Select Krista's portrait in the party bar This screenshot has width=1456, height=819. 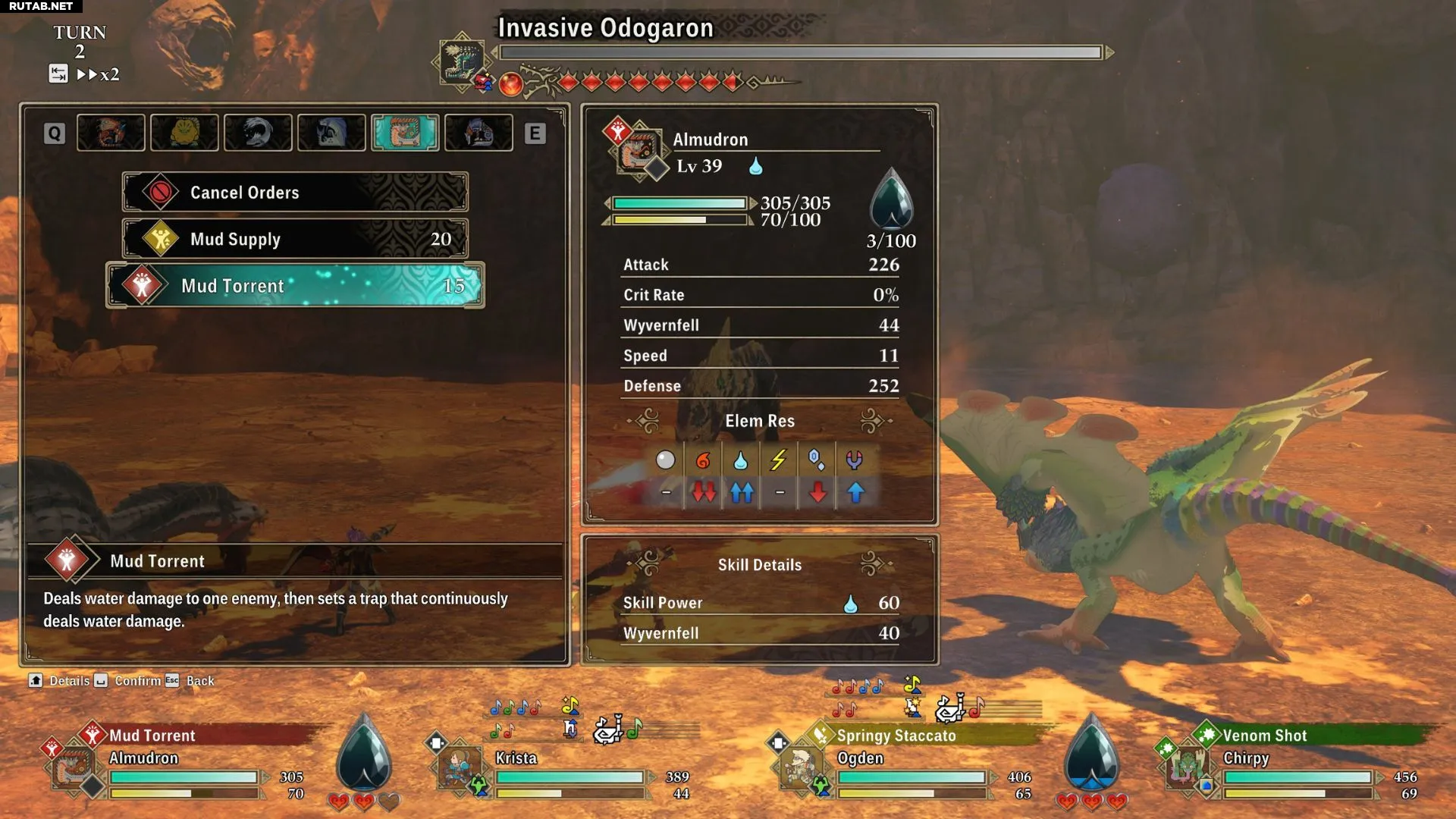pyautogui.click(x=460, y=767)
